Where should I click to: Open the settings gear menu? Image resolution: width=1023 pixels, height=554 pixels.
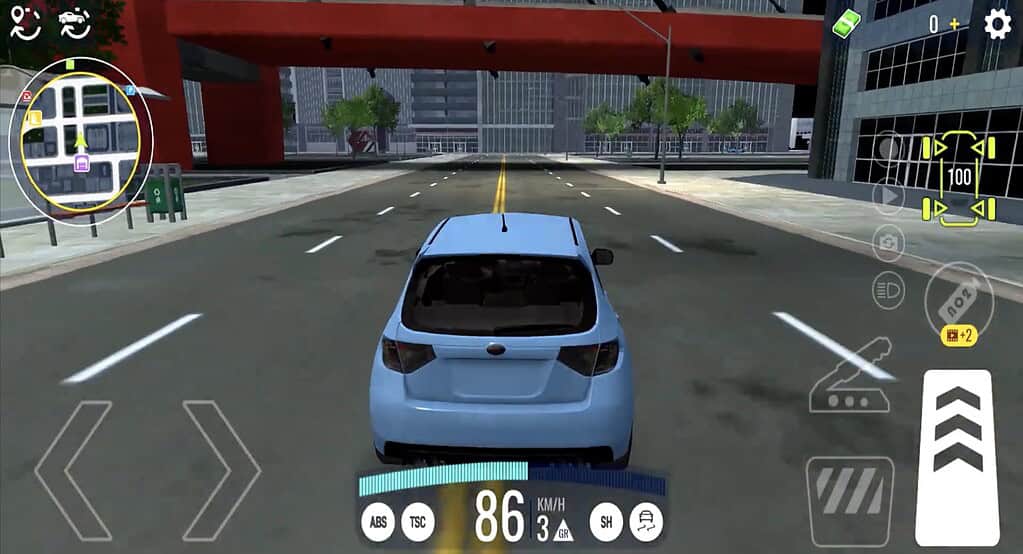[x=997, y=23]
